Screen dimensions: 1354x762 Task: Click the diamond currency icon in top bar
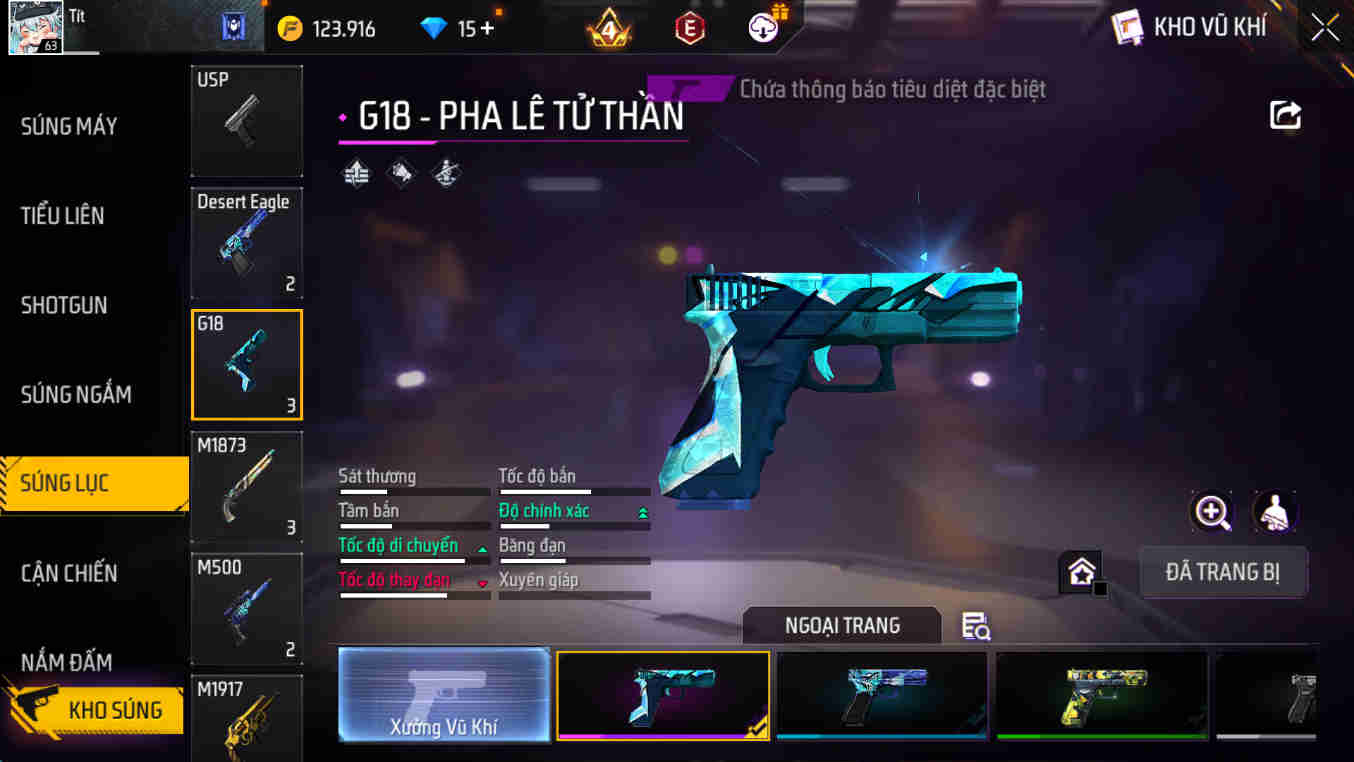(433, 27)
